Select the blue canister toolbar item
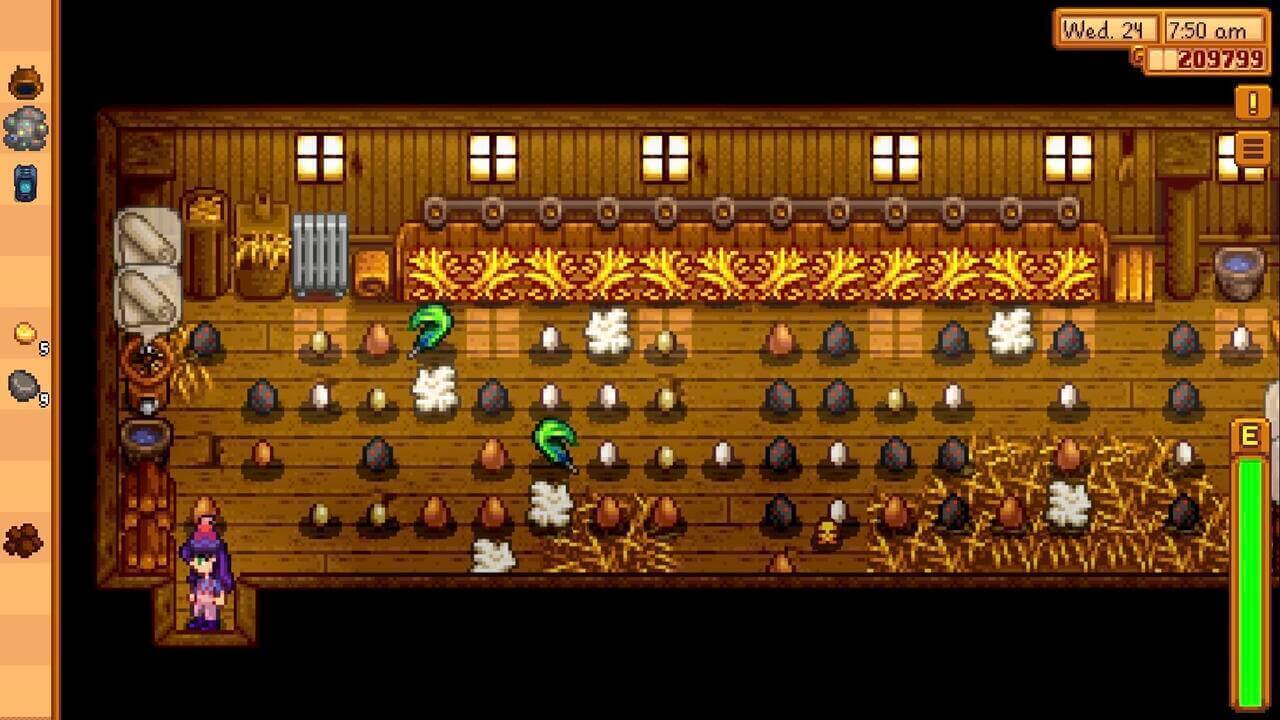 coord(26,183)
